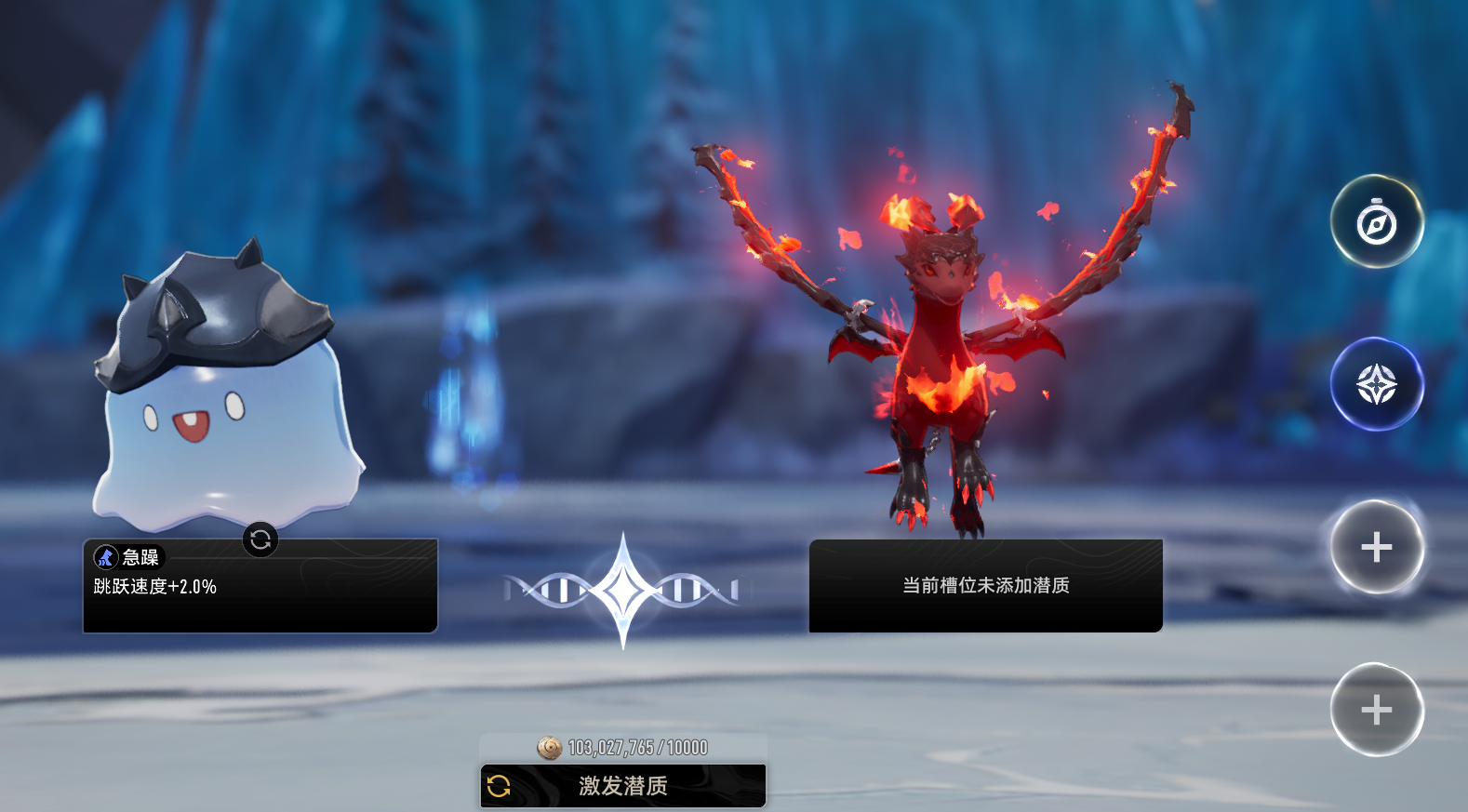1468x812 pixels.
Task: Select the empty 当前槽位未添加潜质 panel
Action: click(x=985, y=586)
